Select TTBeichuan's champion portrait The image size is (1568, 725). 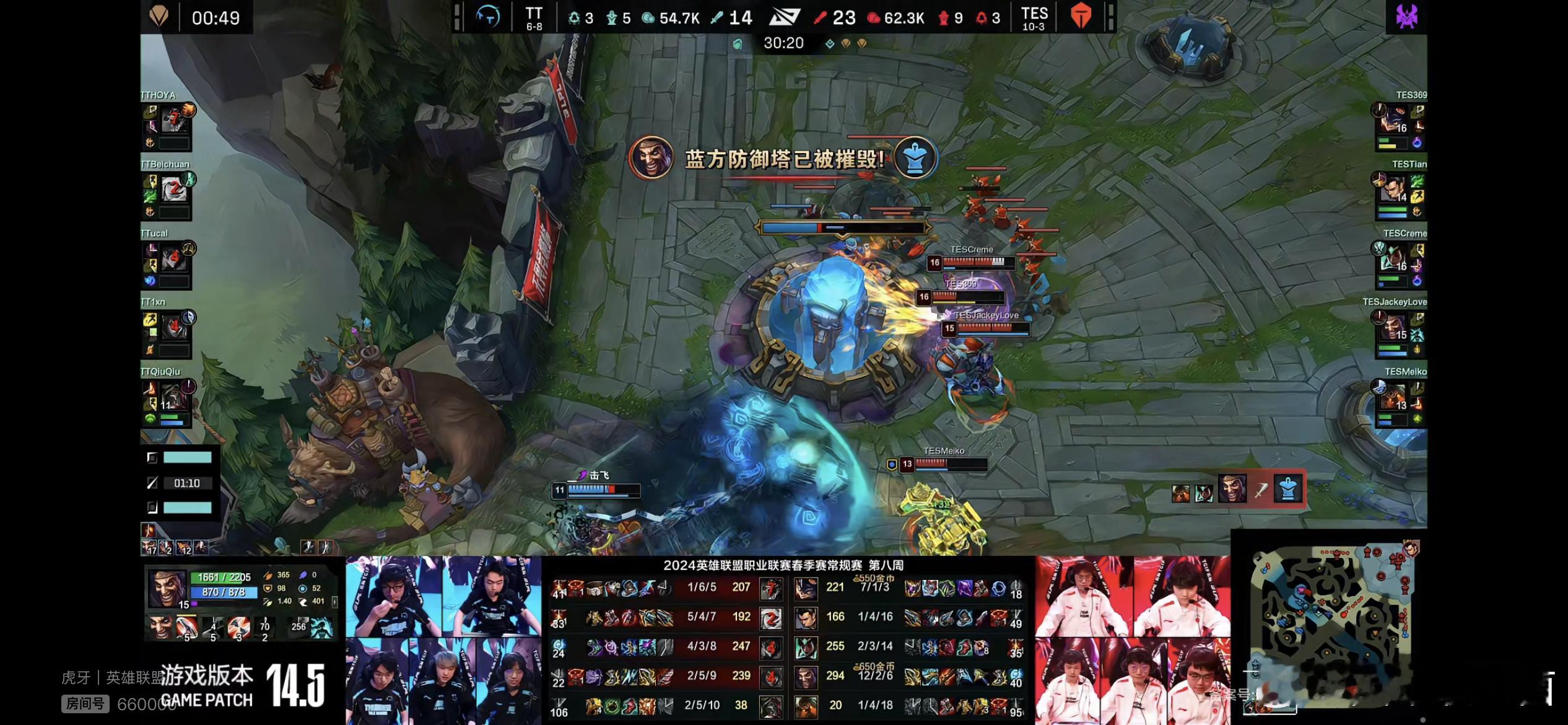174,188
